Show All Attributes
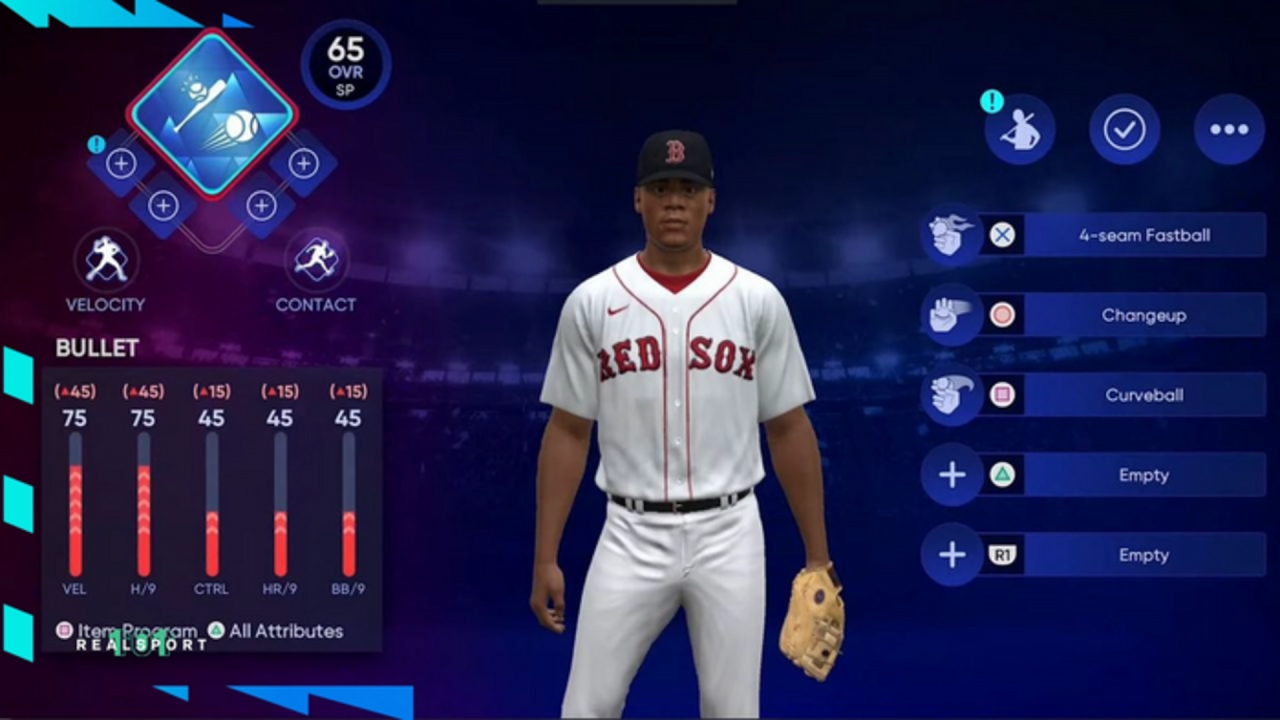This screenshot has width=1280, height=720. coord(275,631)
